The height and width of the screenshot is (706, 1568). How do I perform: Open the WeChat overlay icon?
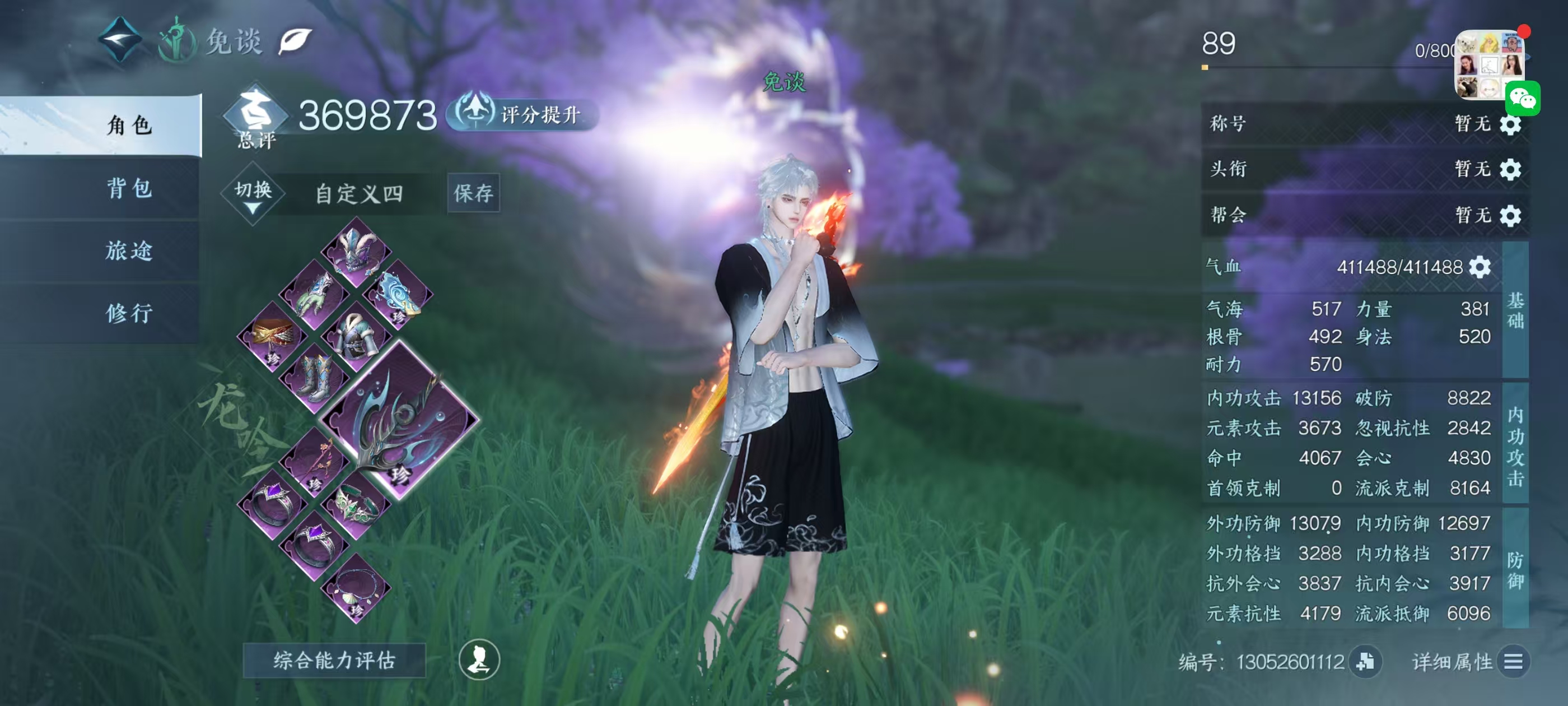coord(1522,99)
